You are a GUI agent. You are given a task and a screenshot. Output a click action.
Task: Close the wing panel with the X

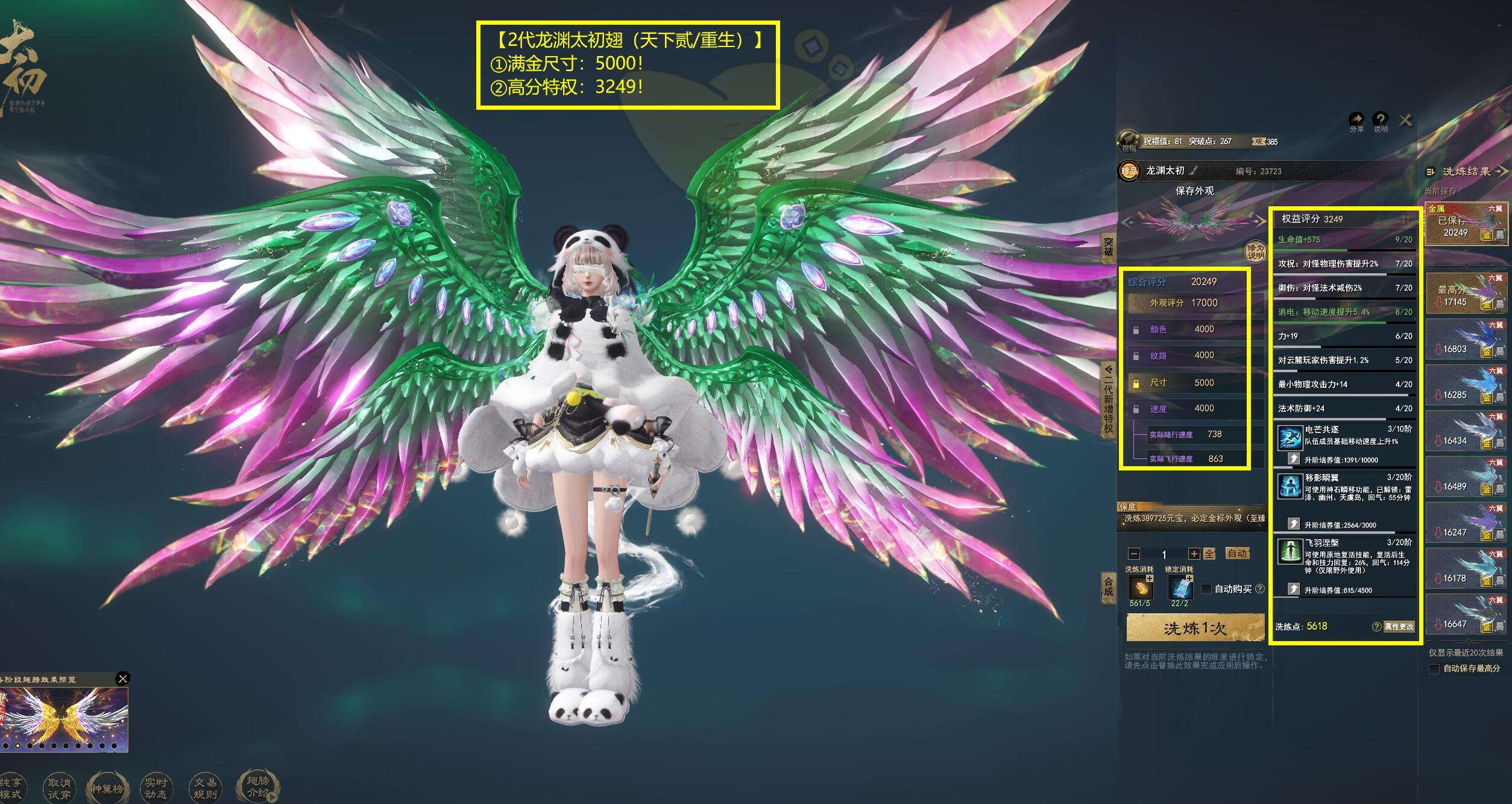point(1405,121)
